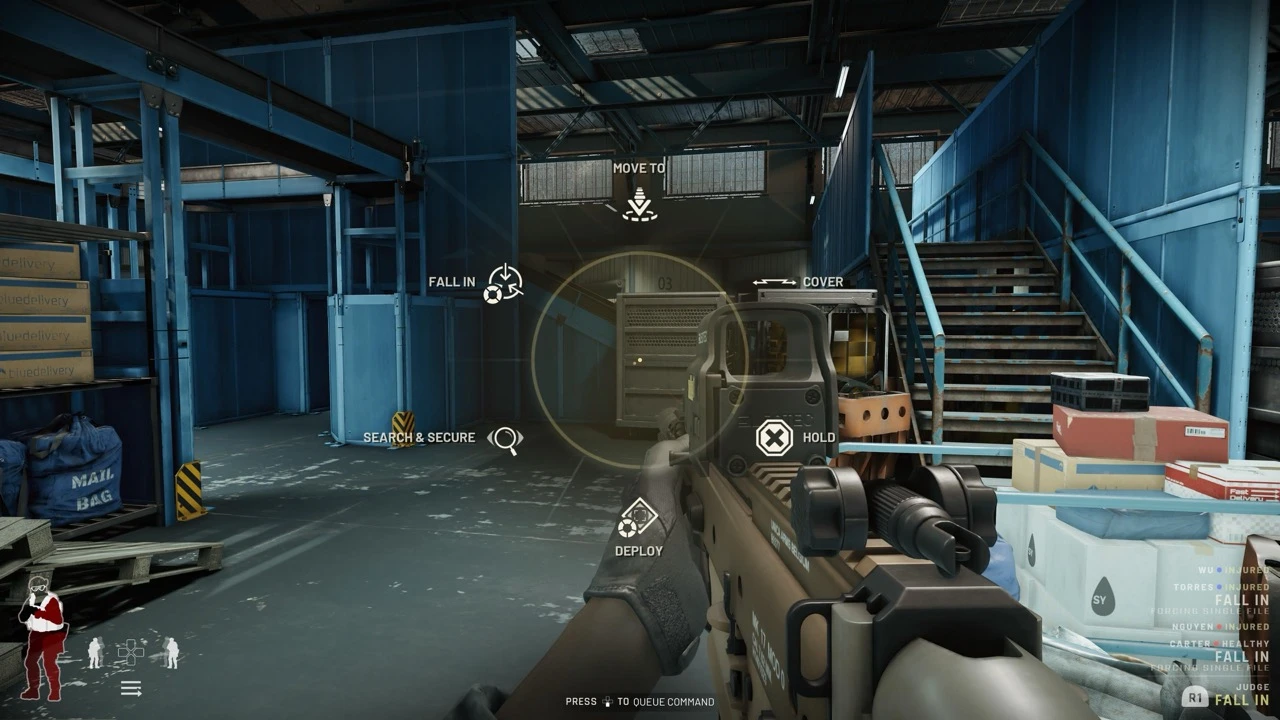Select Torres in the squad status list
Image resolution: width=1280 pixels, height=720 pixels.
tap(1195, 586)
